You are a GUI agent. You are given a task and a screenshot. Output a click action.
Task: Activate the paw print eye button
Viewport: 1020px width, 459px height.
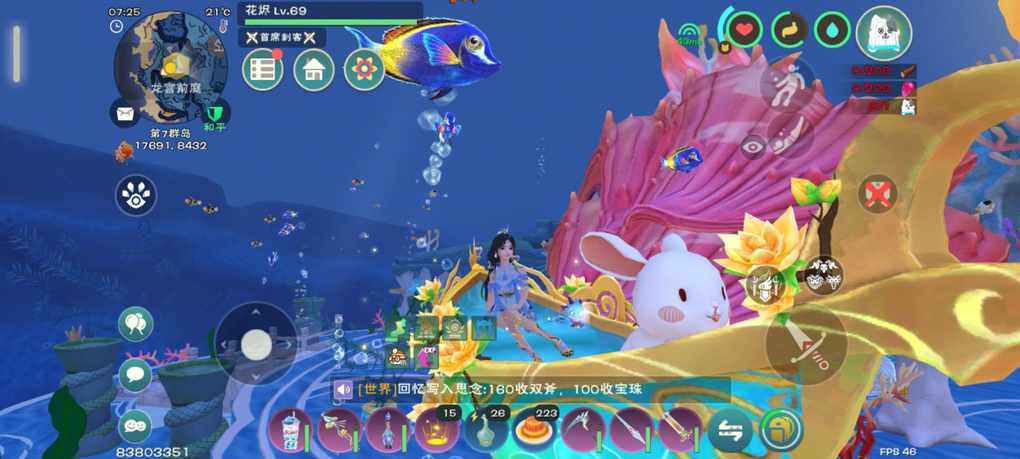(x=136, y=196)
